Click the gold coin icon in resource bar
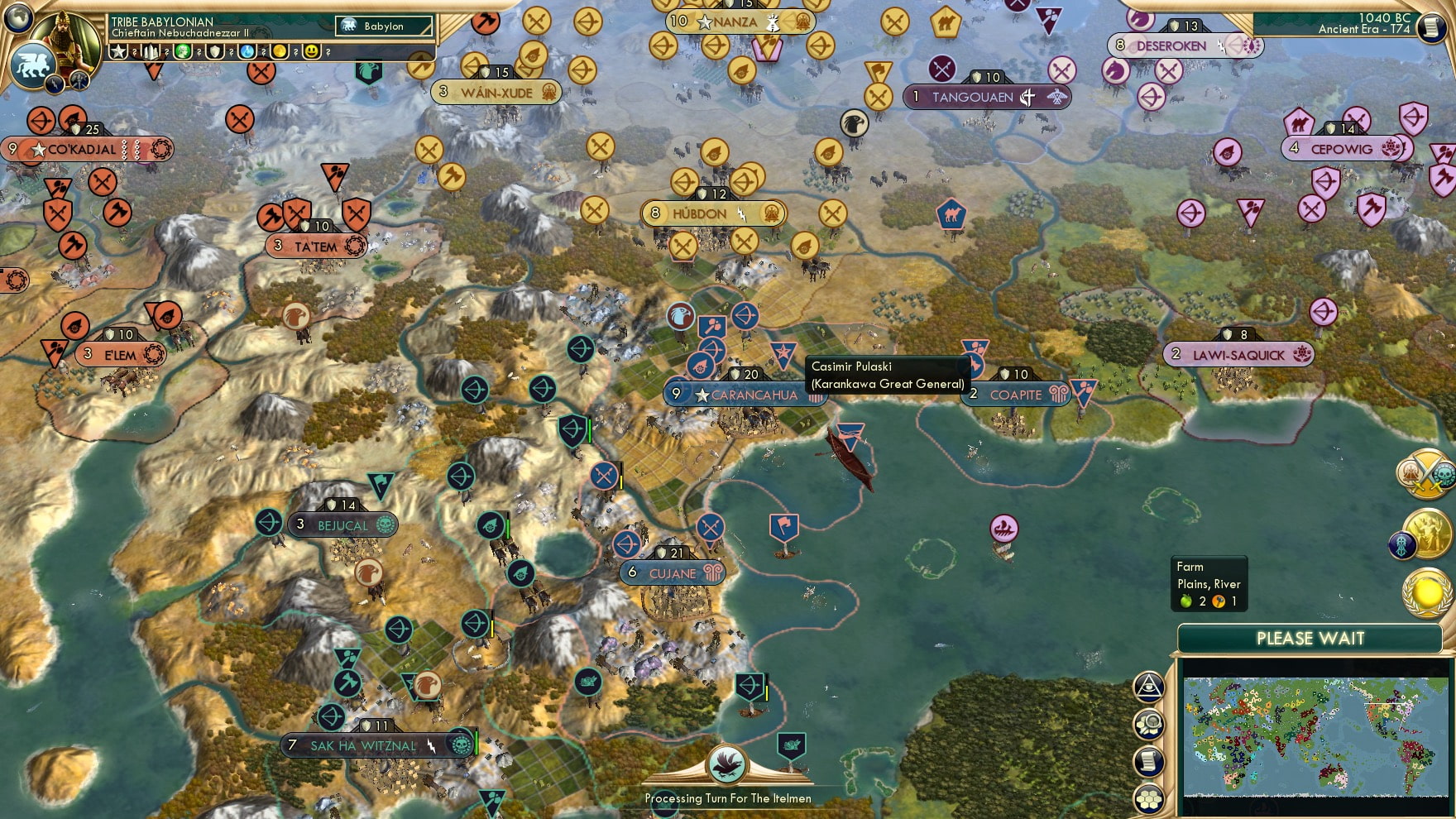This screenshot has height=819, width=1456. [x=279, y=52]
